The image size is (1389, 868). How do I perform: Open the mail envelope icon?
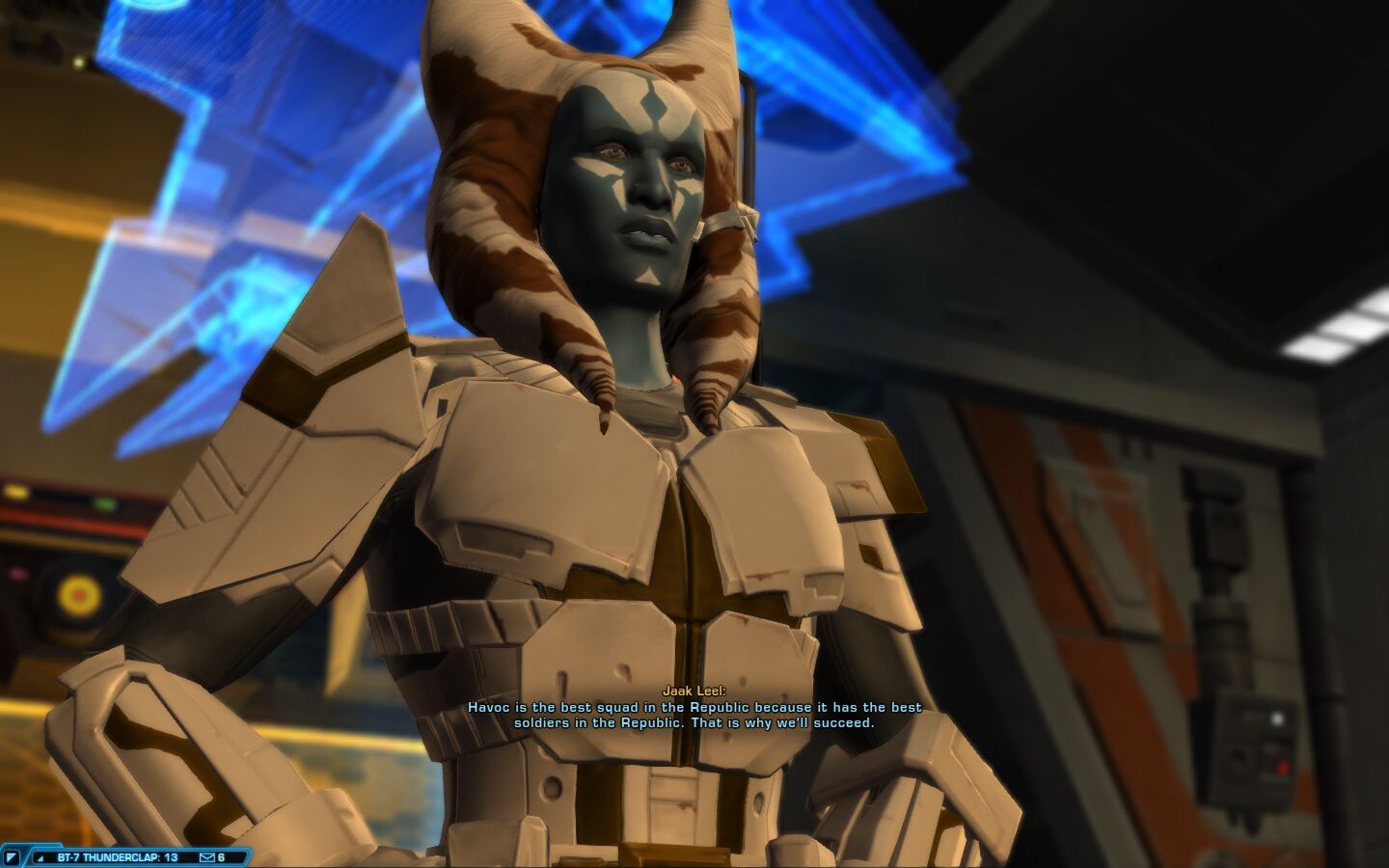(x=205, y=856)
